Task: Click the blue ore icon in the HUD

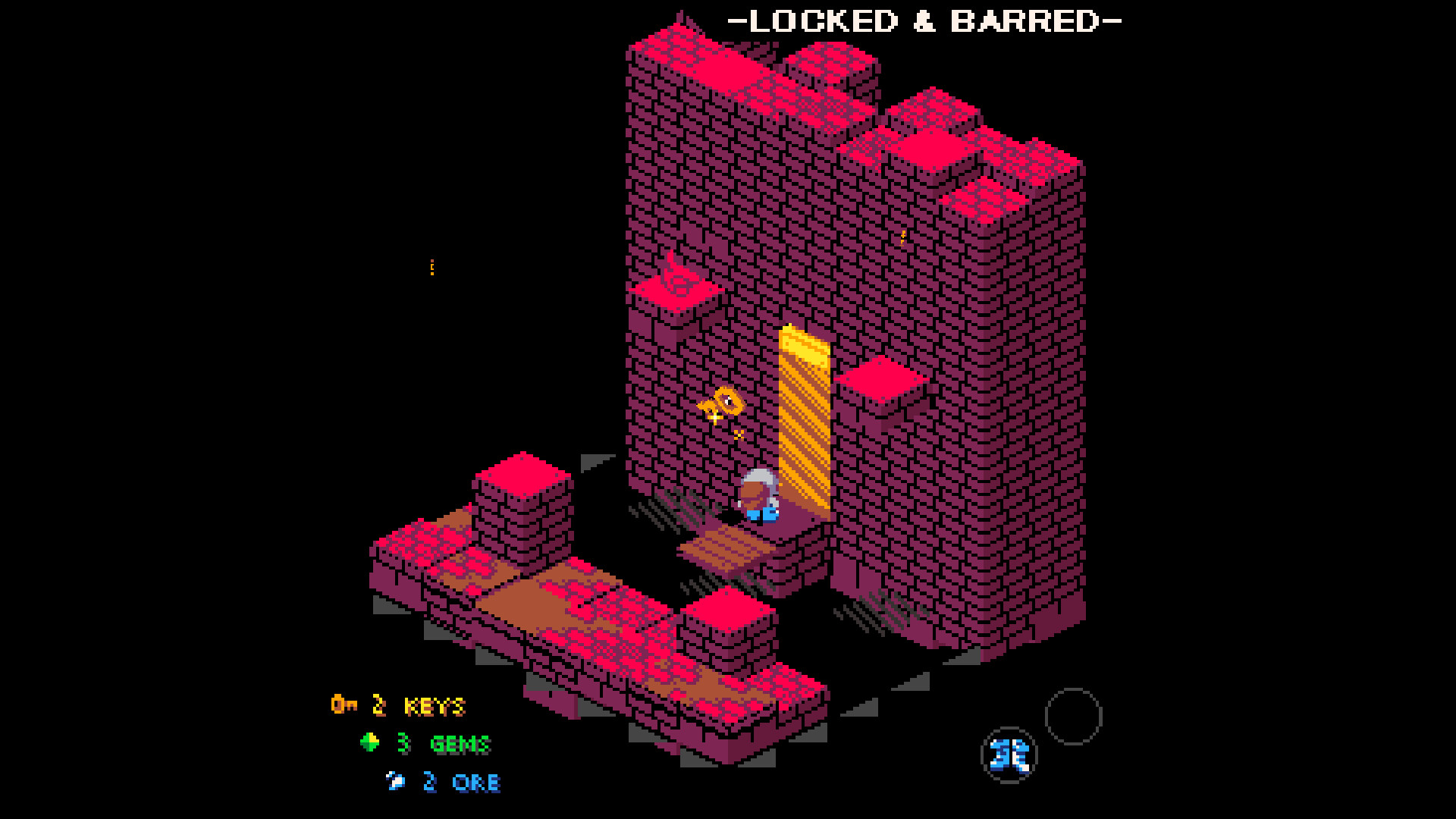Action: 395,781
